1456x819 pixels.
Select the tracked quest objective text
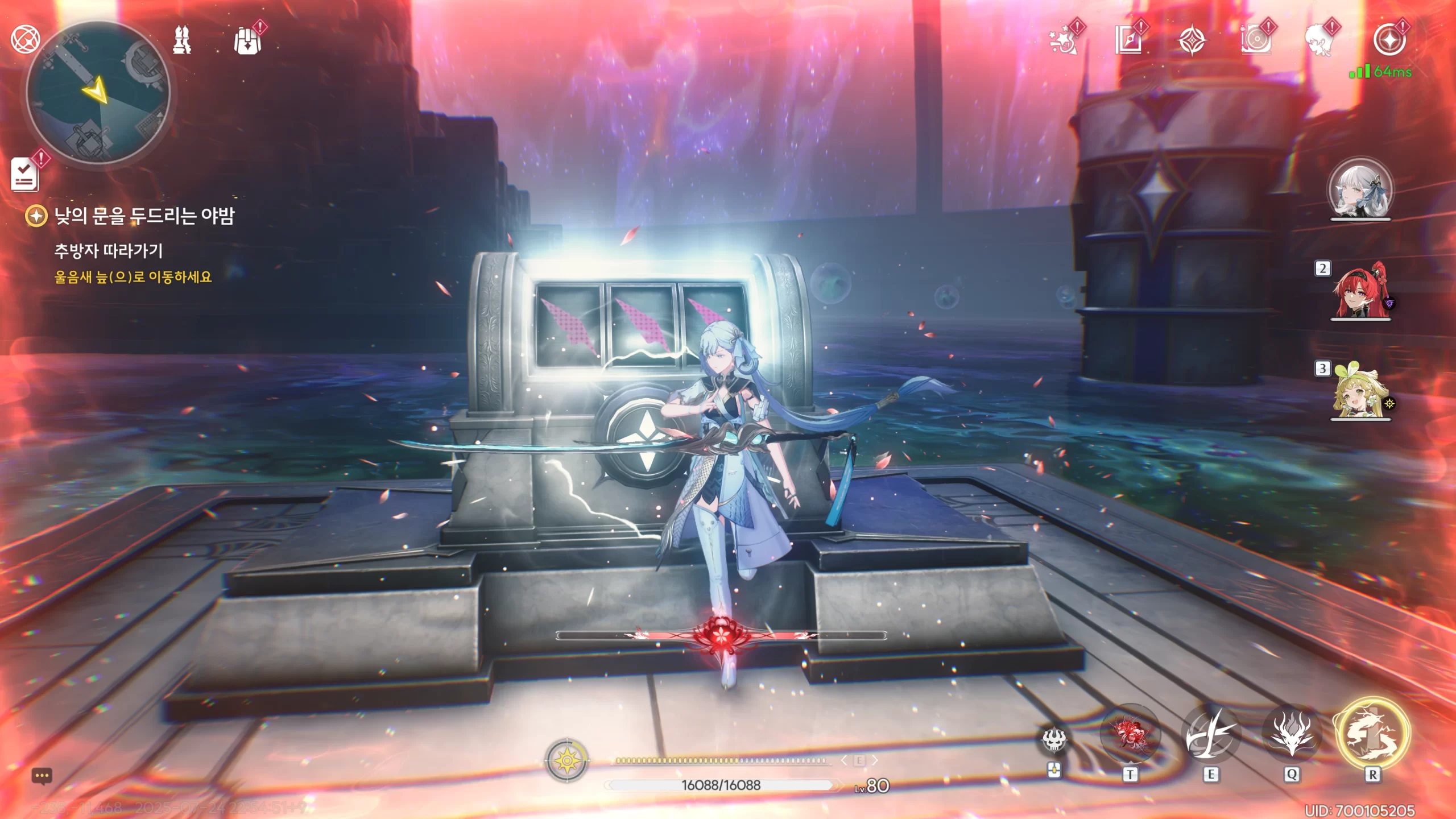click(x=133, y=277)
